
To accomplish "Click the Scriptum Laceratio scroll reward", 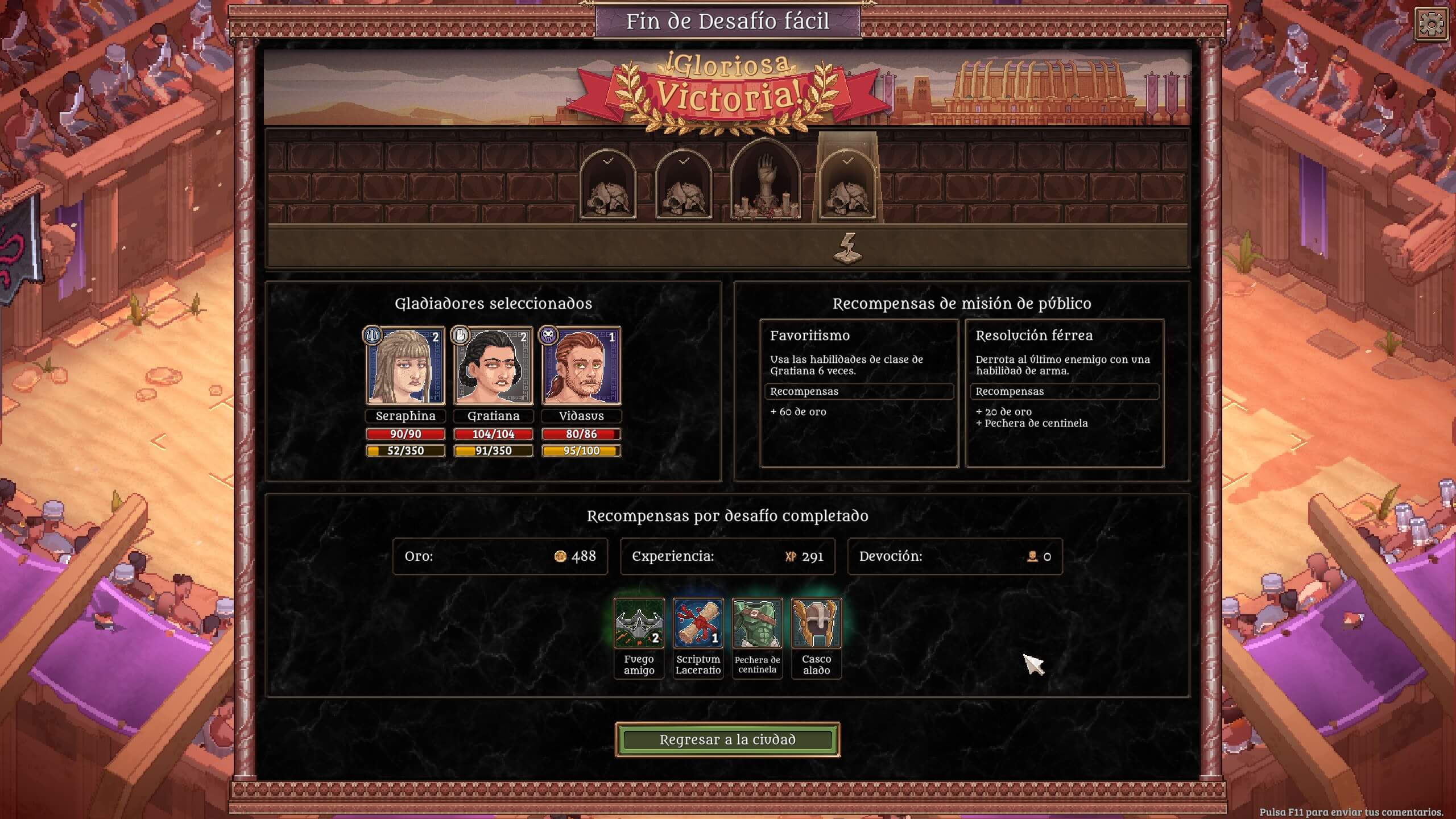I will 698,623.
